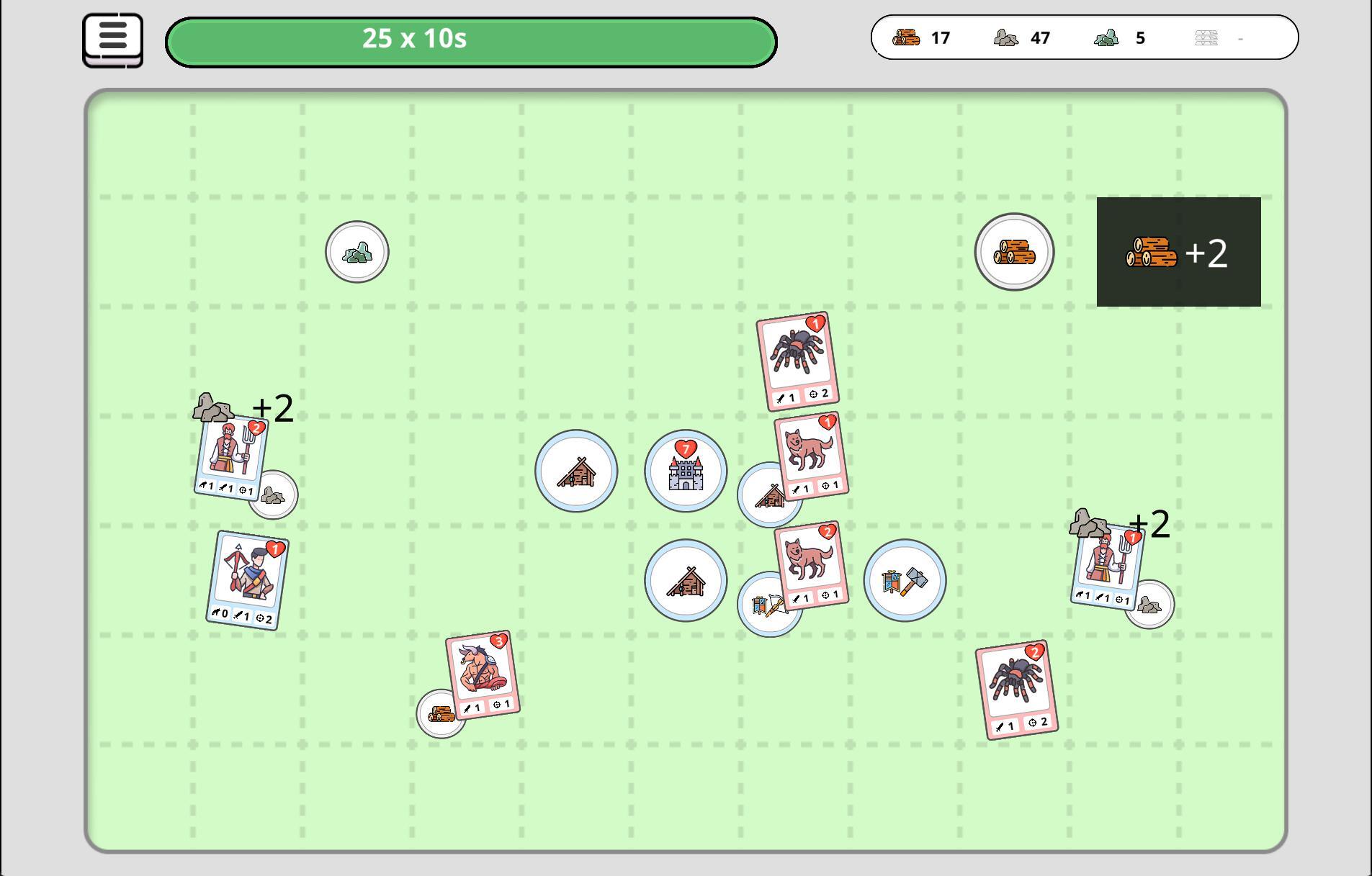The image size is (1372, 876).
Task: Click the dog card with 1 heart
Action: click(812, 456)
